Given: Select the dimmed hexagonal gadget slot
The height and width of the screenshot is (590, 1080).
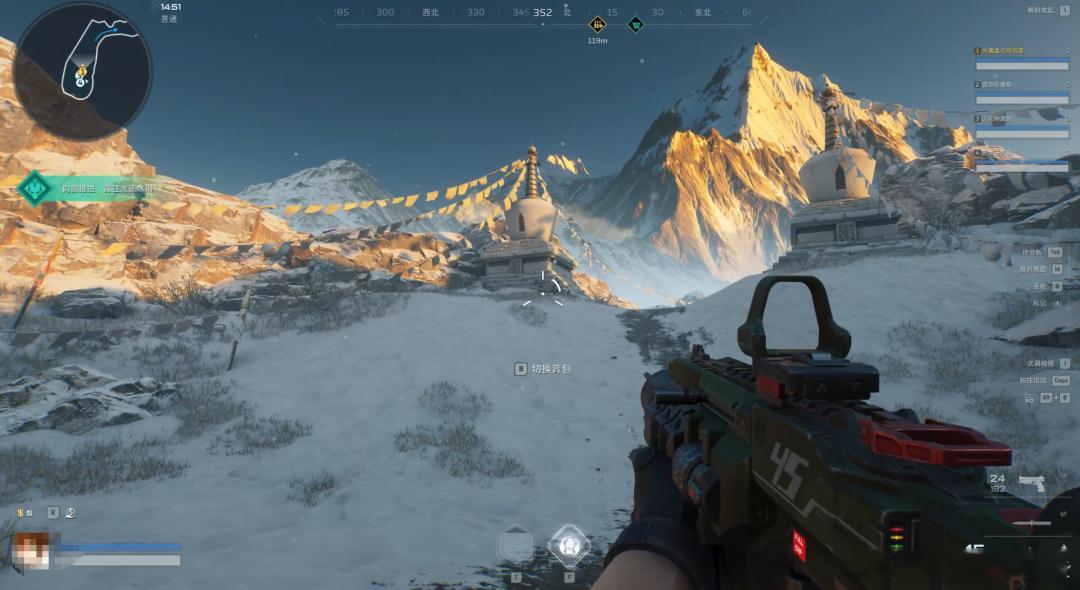Looking at the screenshot, I should 516,546.
